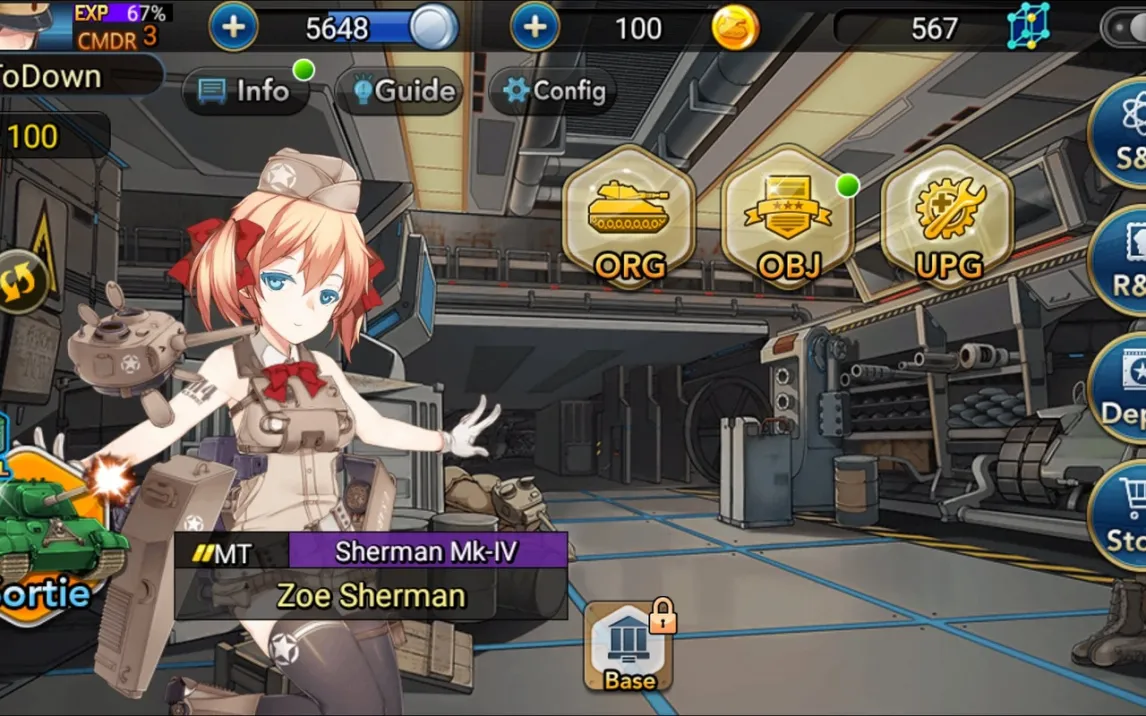
Task: Add gold with the plus button
Action: click(x=535, y=27)
